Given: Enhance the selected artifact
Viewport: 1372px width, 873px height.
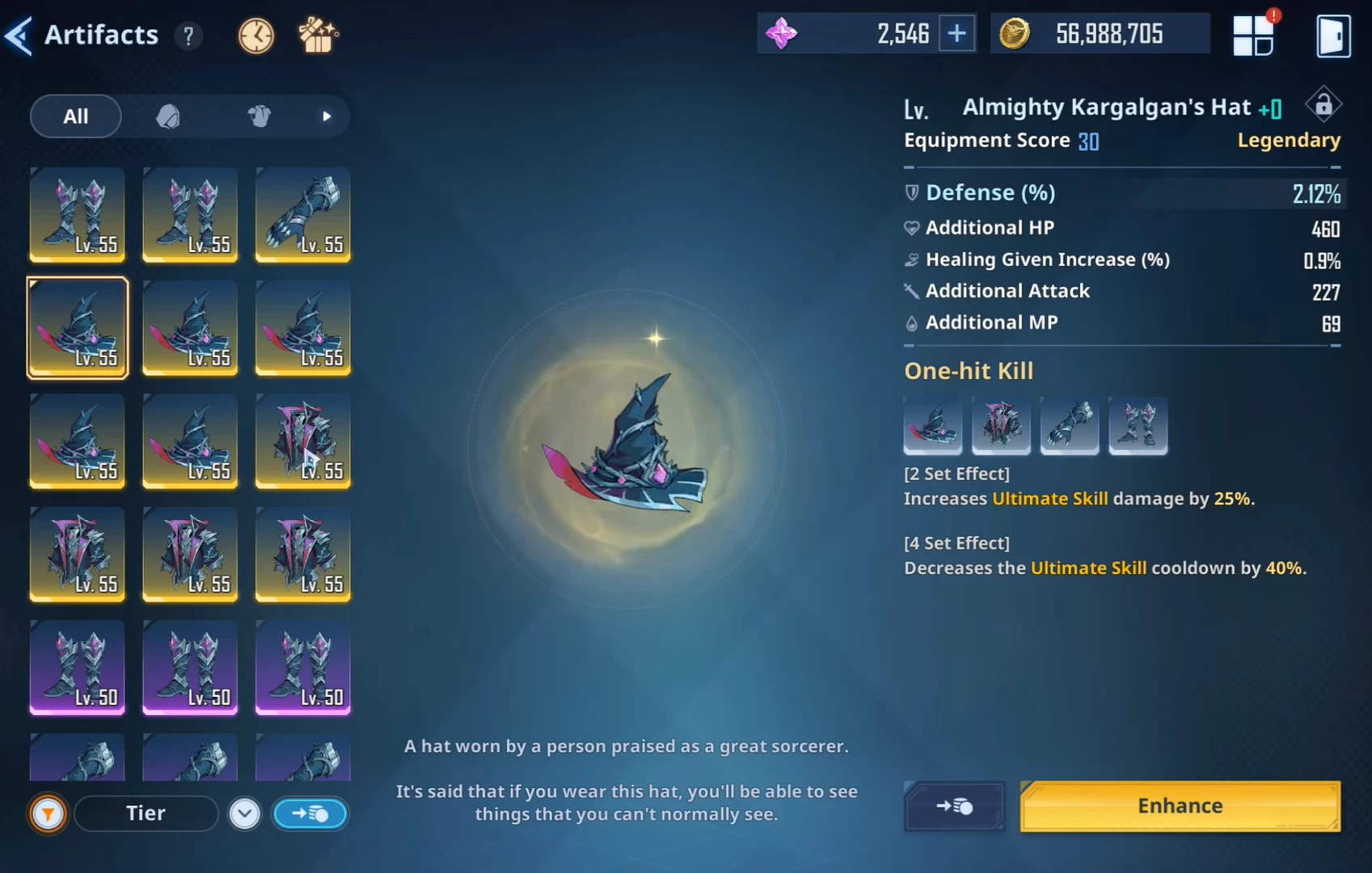Looking at the screenshot, I should click(1180, 806).
